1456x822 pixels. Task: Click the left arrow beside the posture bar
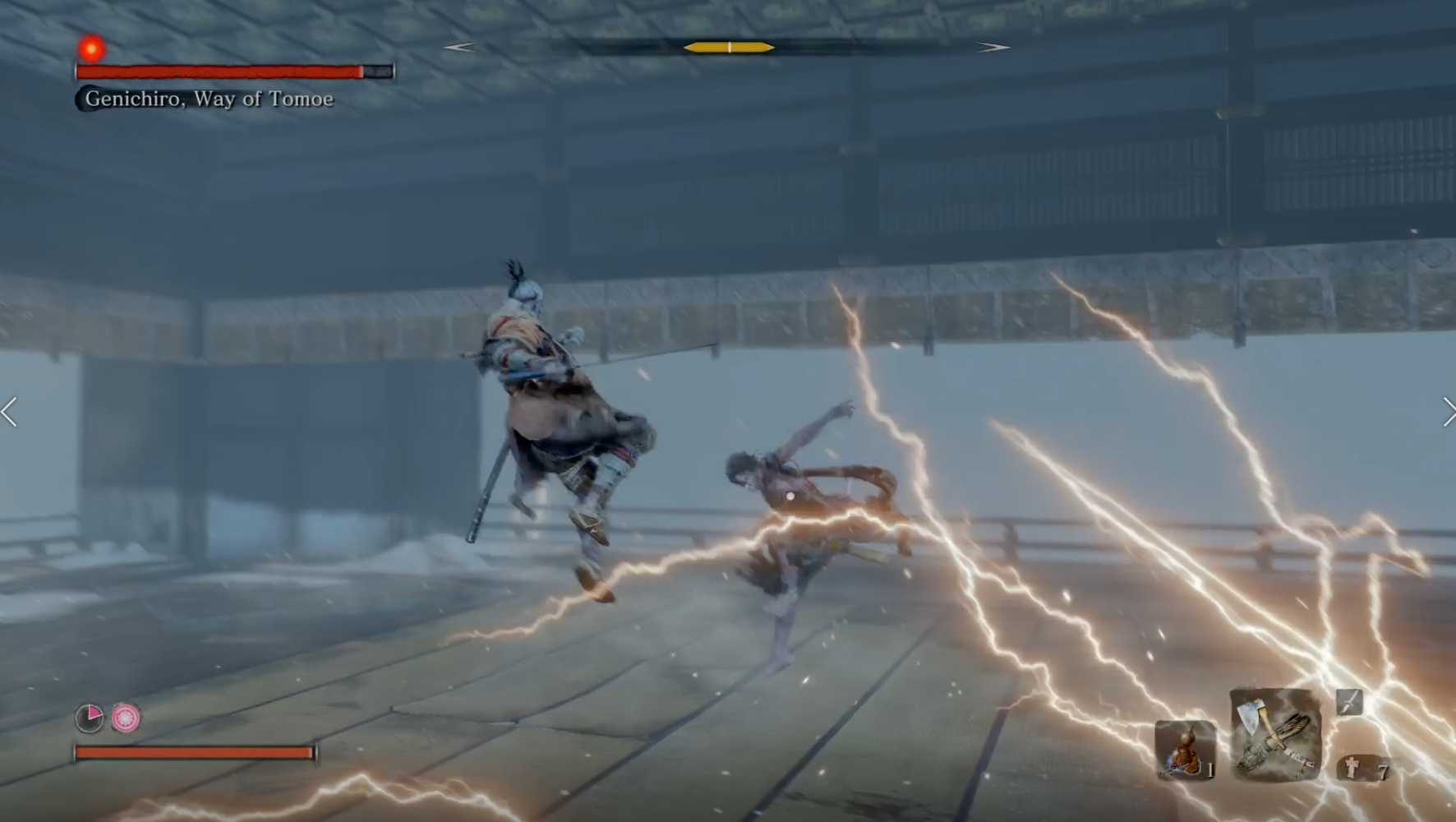click(x=460, y=47)
